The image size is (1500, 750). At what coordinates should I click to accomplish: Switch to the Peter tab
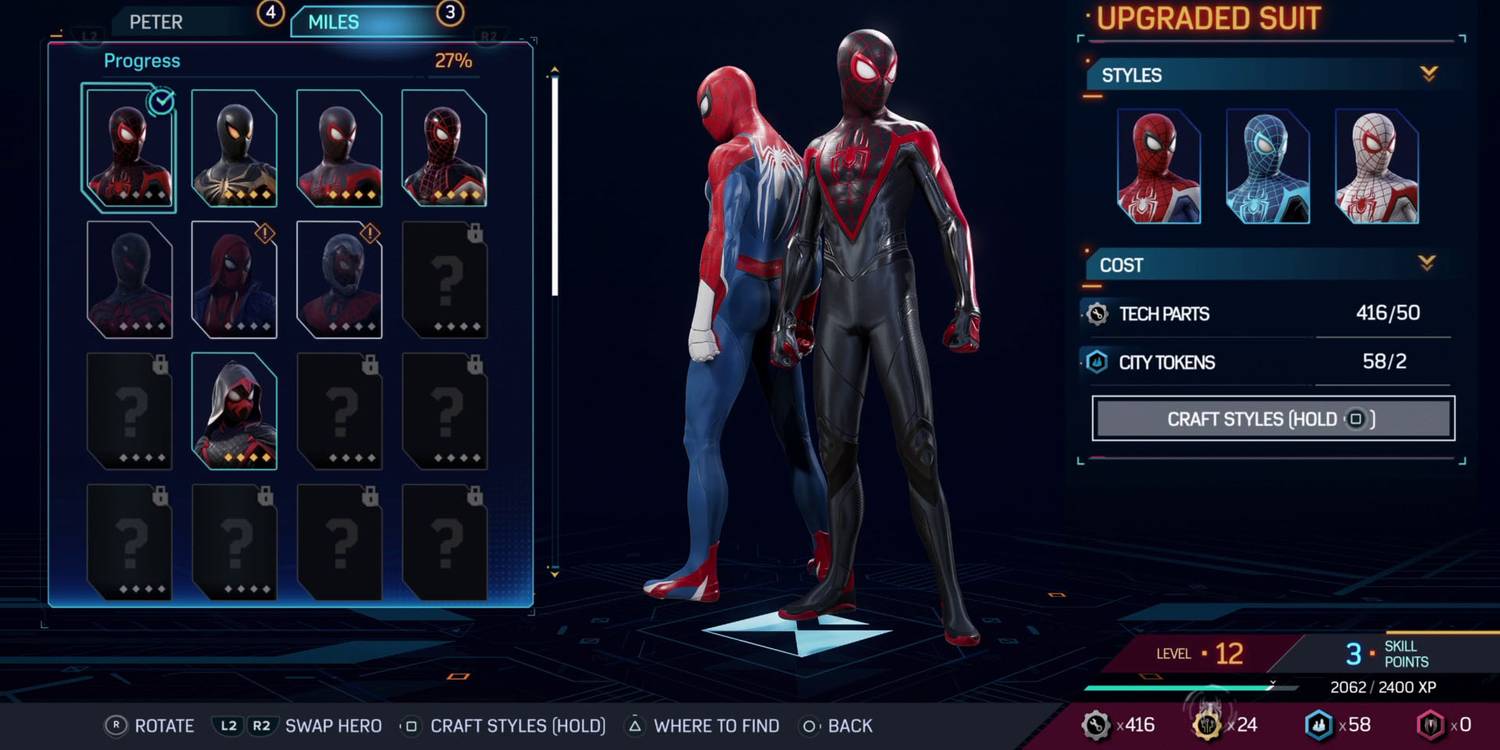pyautogui.click(x=157, y=21)
